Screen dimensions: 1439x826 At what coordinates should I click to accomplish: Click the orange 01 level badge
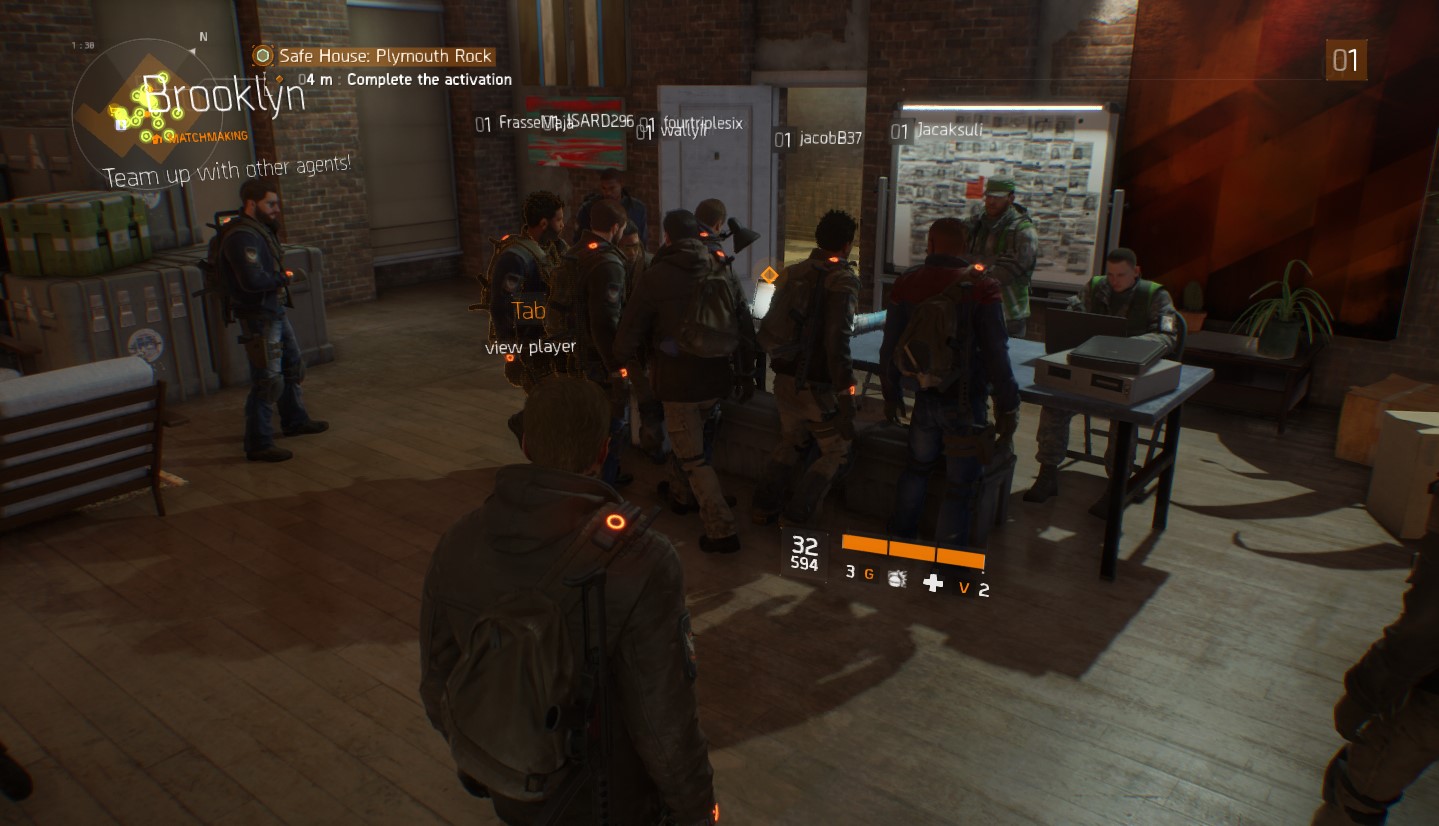[1346, 61]
